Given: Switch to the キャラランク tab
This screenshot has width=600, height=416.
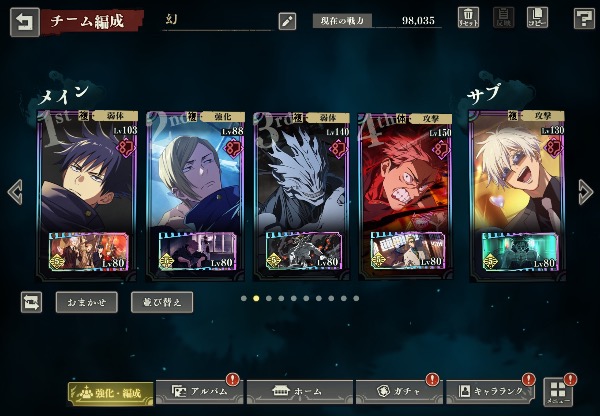Looking at the screenshot, I should 490,391.
